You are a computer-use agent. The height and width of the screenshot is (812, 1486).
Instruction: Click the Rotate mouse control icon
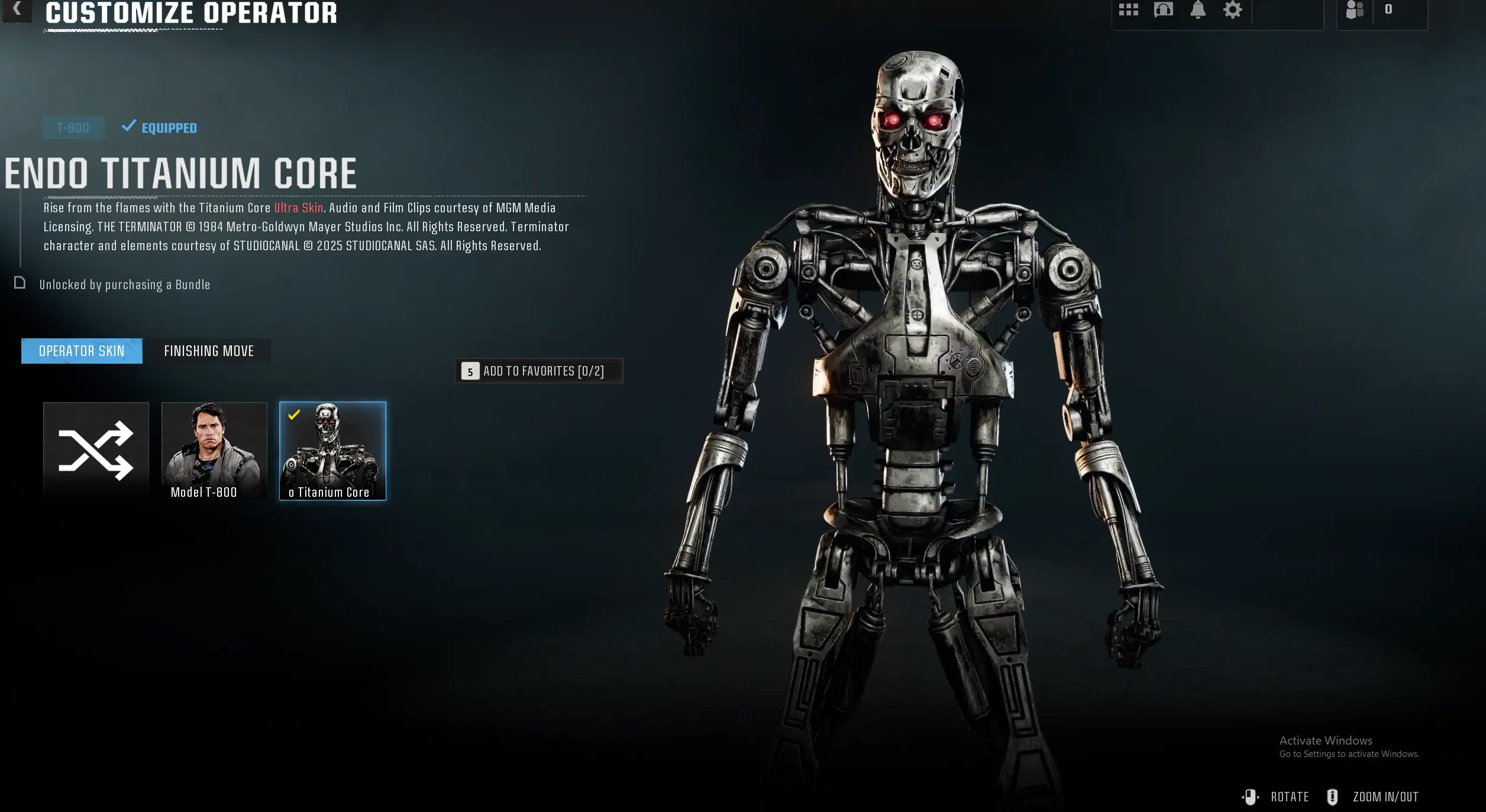[1251, 797]
